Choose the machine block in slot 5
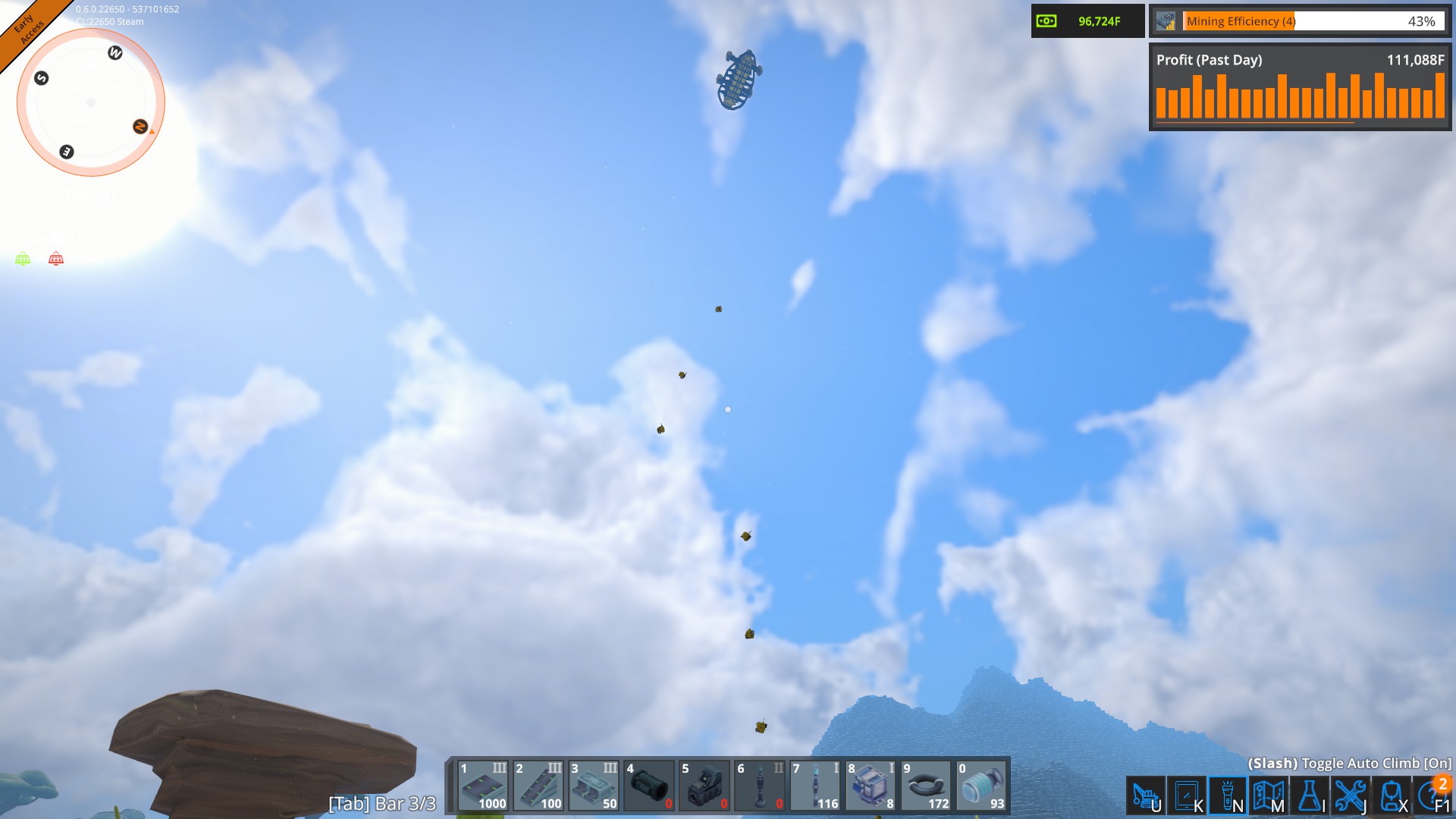 [x=704, y=786]
